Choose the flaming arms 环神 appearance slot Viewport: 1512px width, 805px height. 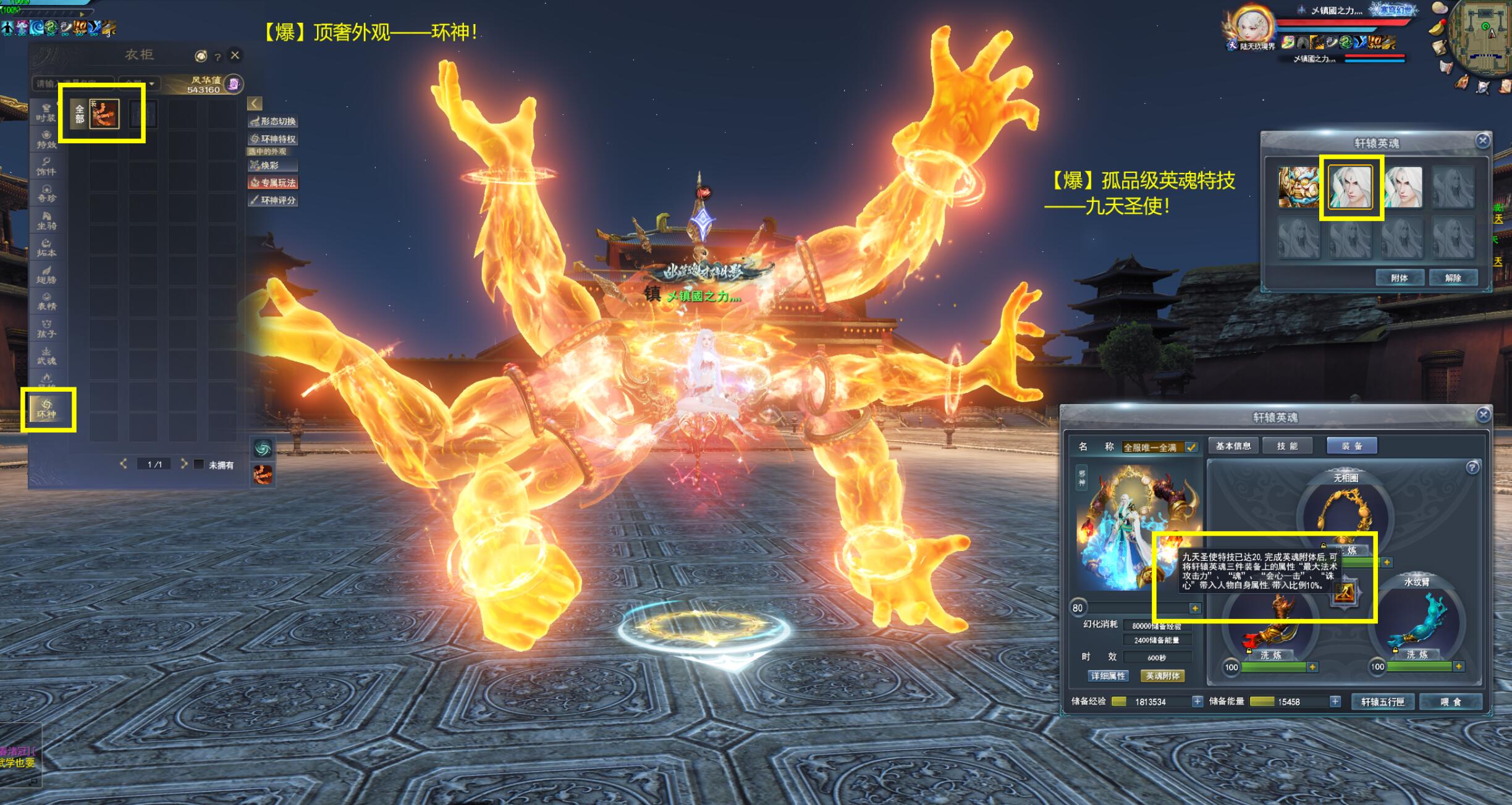coord(104,114)
